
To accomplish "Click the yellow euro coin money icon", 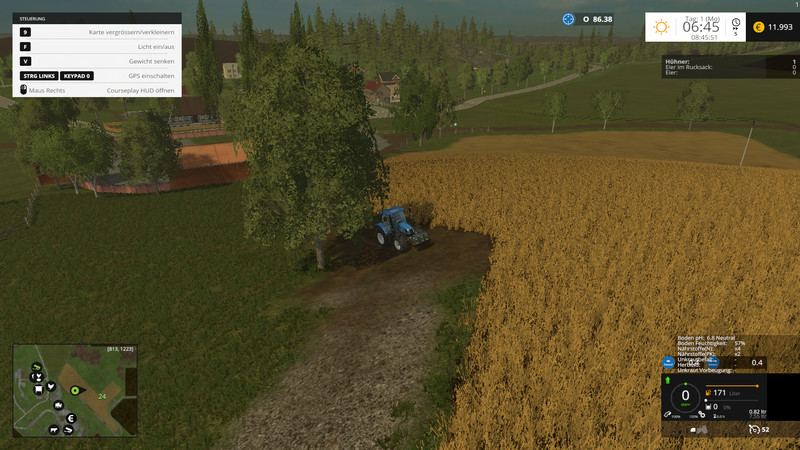I will [x=758, y=27].
